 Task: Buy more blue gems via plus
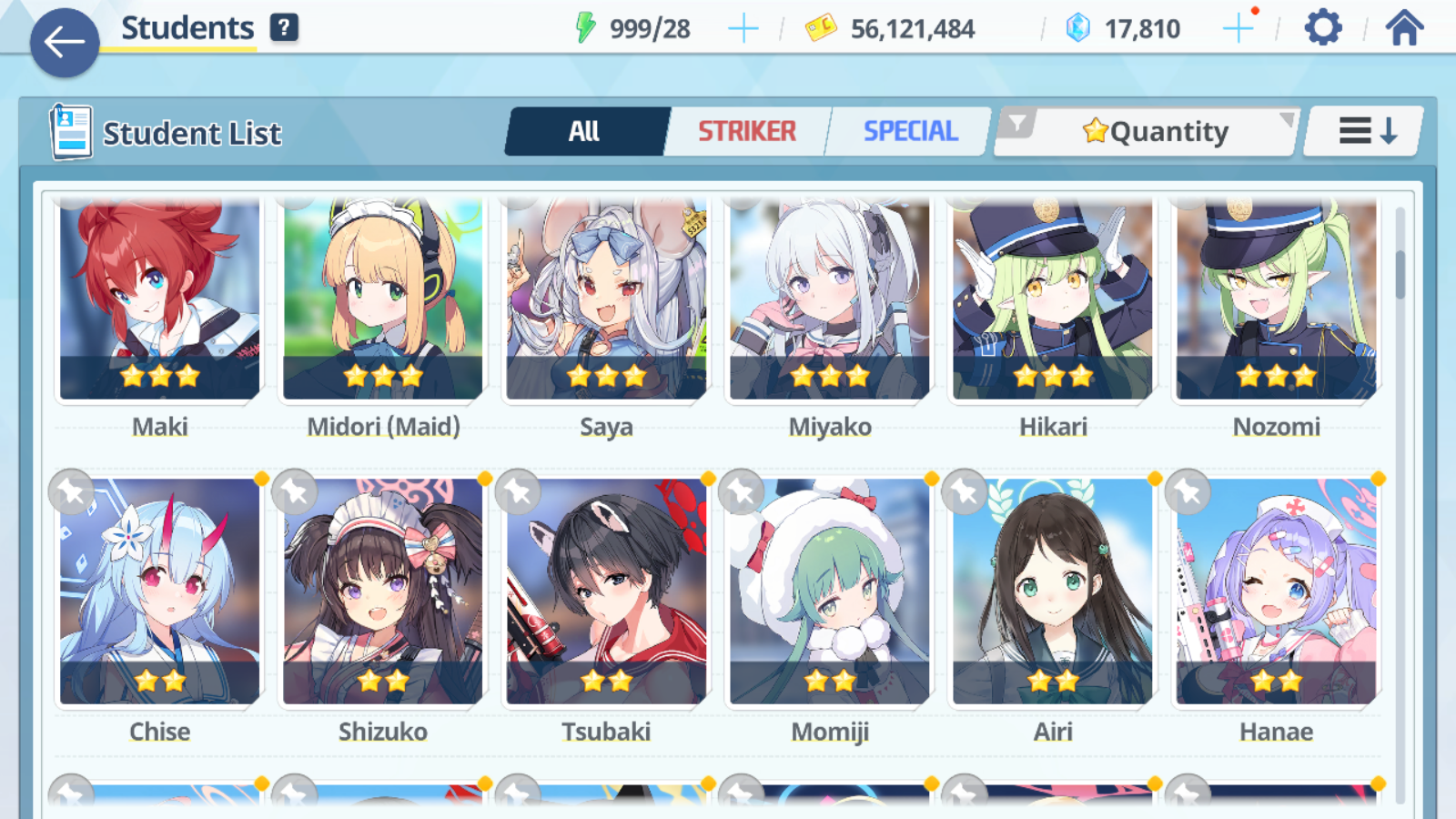[1238, 29]
